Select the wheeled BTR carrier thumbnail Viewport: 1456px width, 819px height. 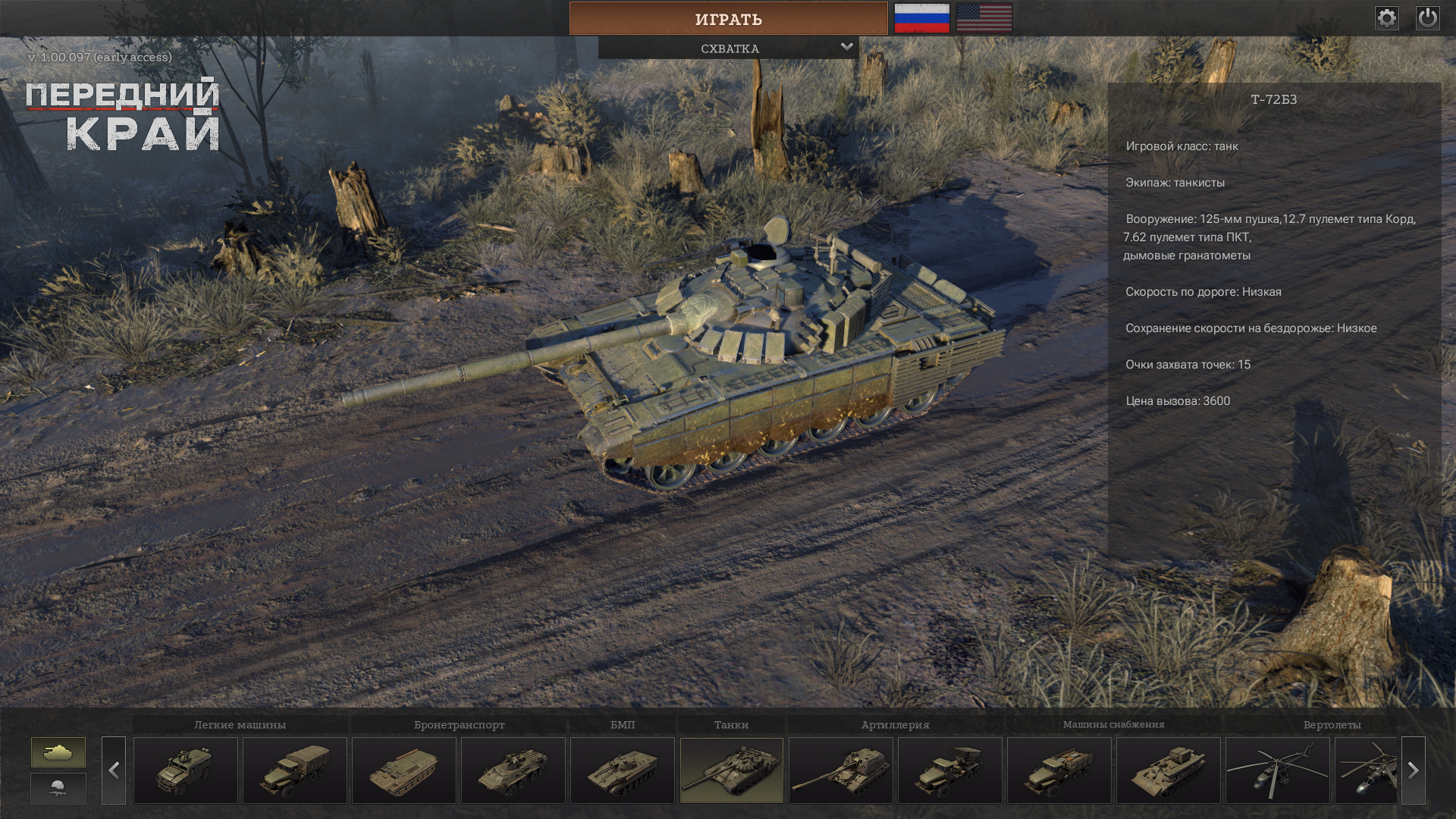pos(513,770)
